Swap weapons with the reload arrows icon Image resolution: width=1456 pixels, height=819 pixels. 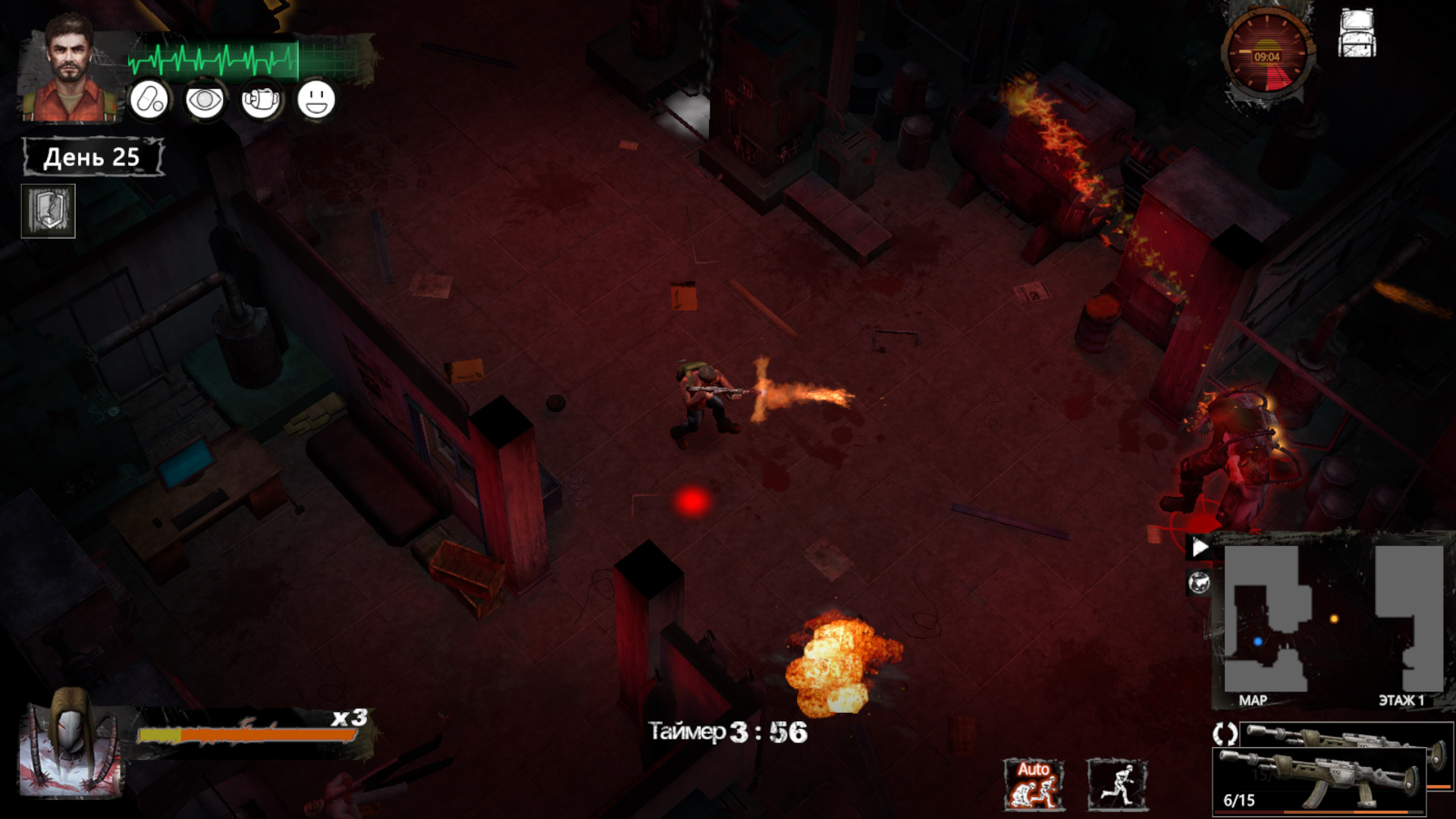pyautogui.click(x=1225, y=733)
